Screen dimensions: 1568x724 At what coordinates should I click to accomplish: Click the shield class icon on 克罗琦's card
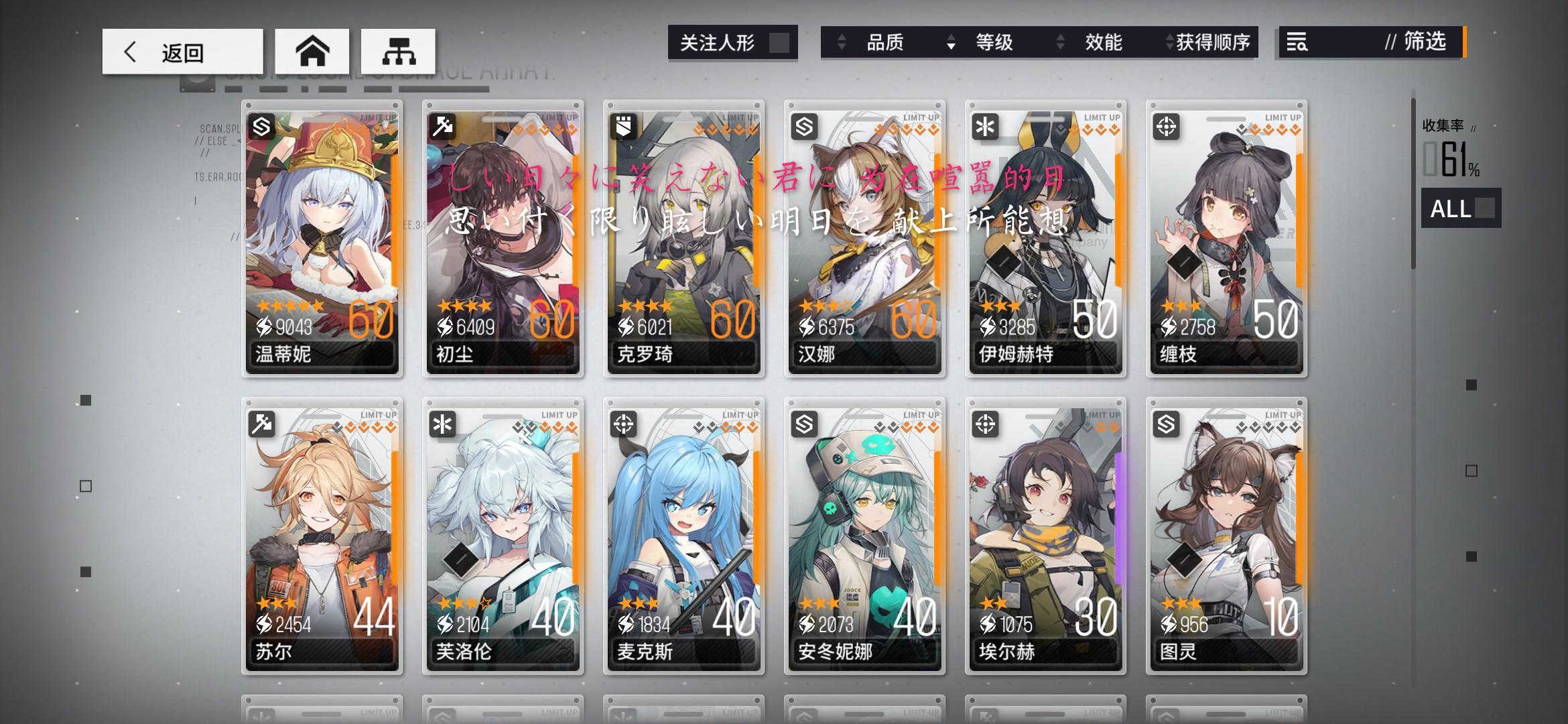622,125
